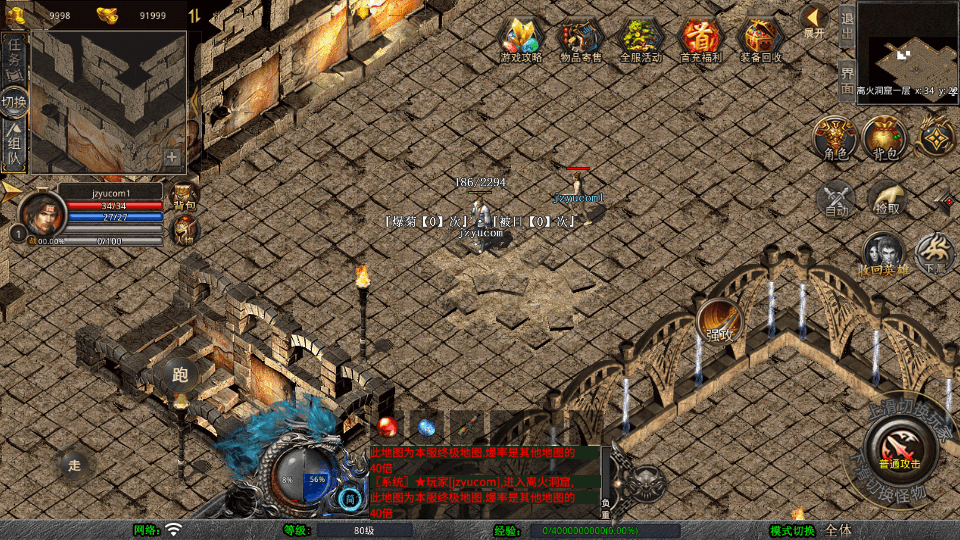Recall the hero with 收回英雄

click(x=884, y=254)
